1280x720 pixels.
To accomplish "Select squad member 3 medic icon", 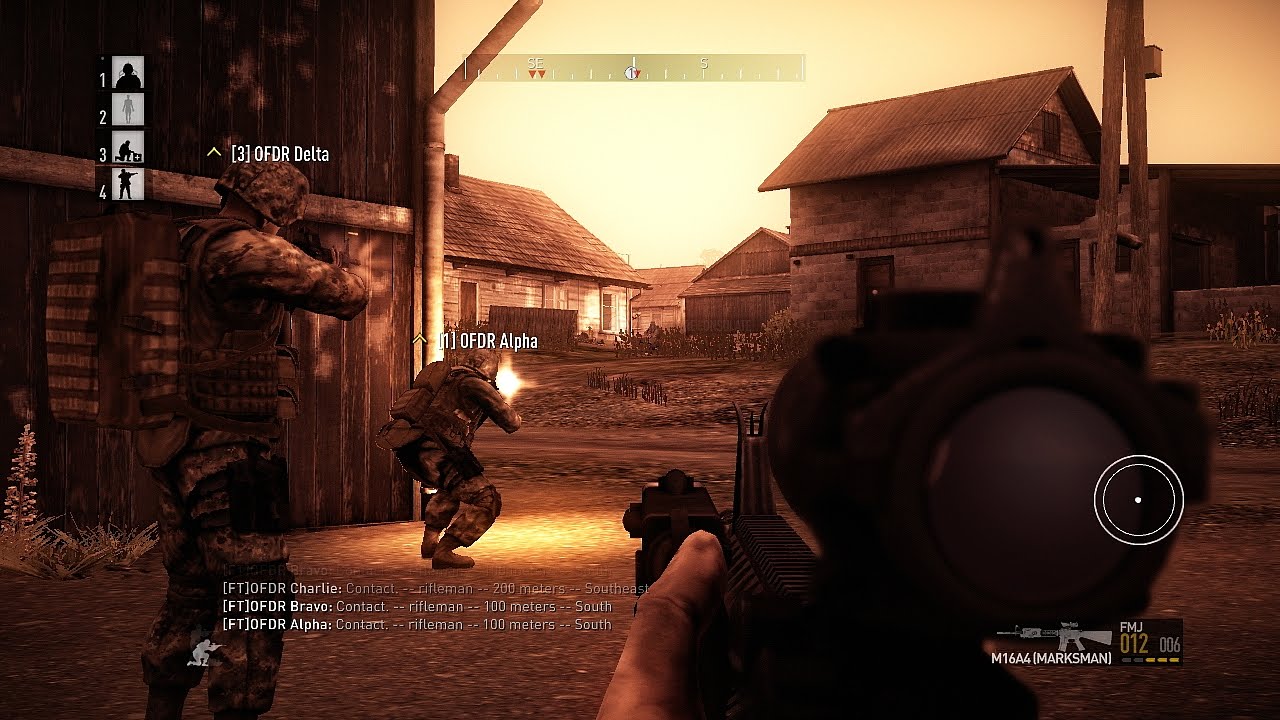I will tap(128, 148).
